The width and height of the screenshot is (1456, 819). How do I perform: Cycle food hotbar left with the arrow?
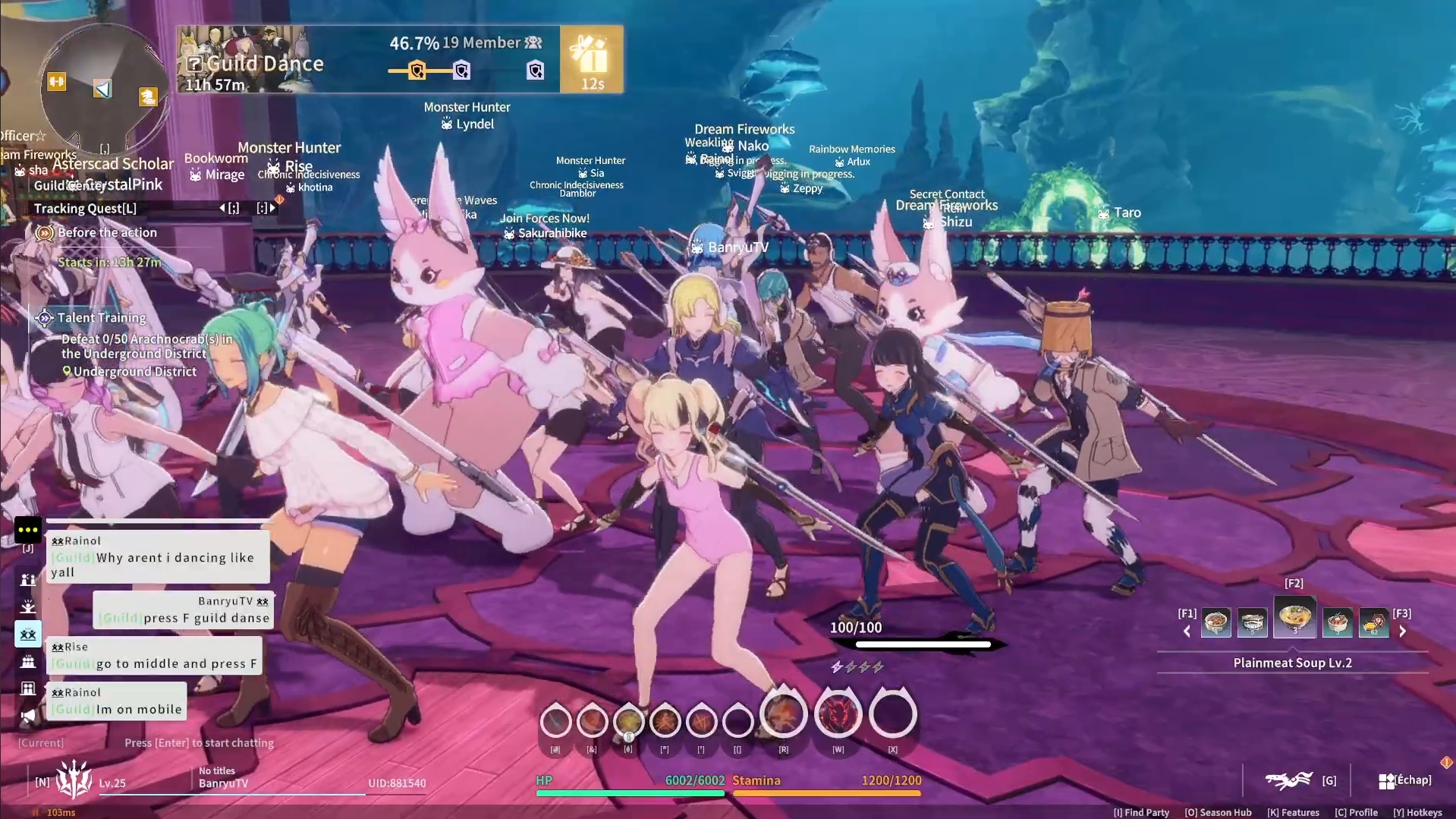point(1187,631)
